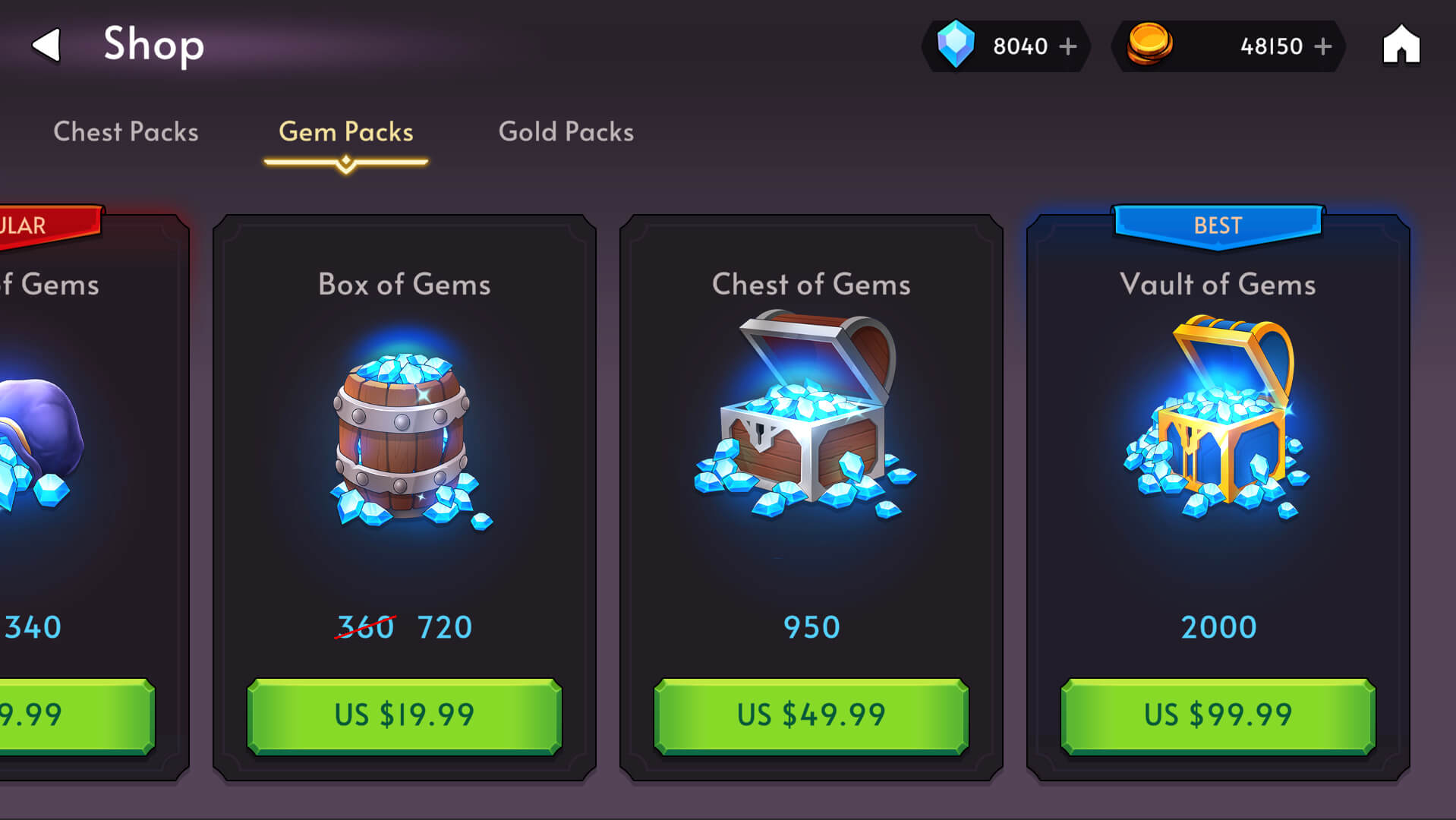Buy Box of Gems for US $19.99

coord(405,715)
